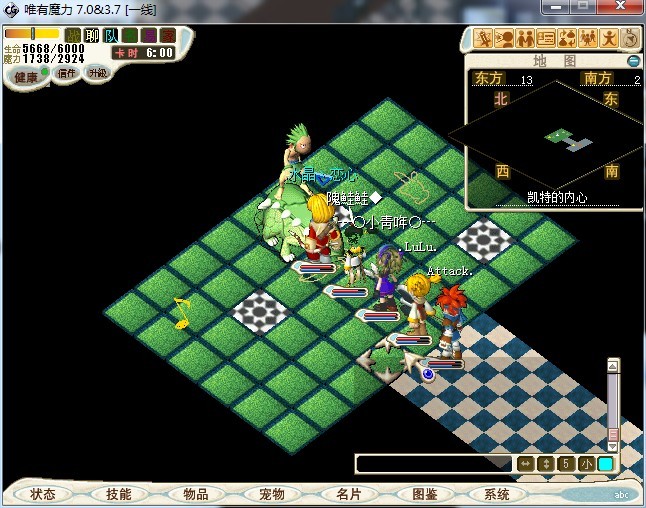
Task: Open the 技能 (Skills) menu
Action: click(119, 494)
